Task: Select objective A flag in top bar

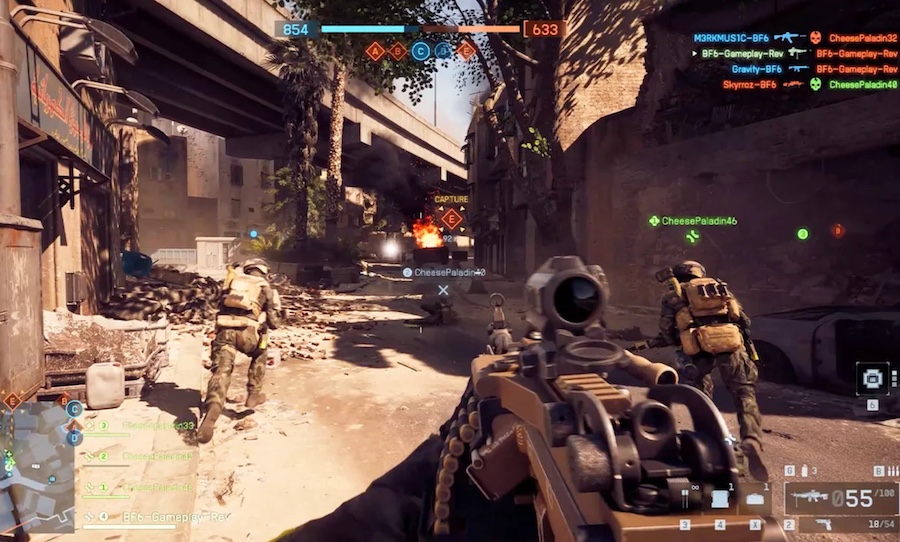Action: click(376, 51)
